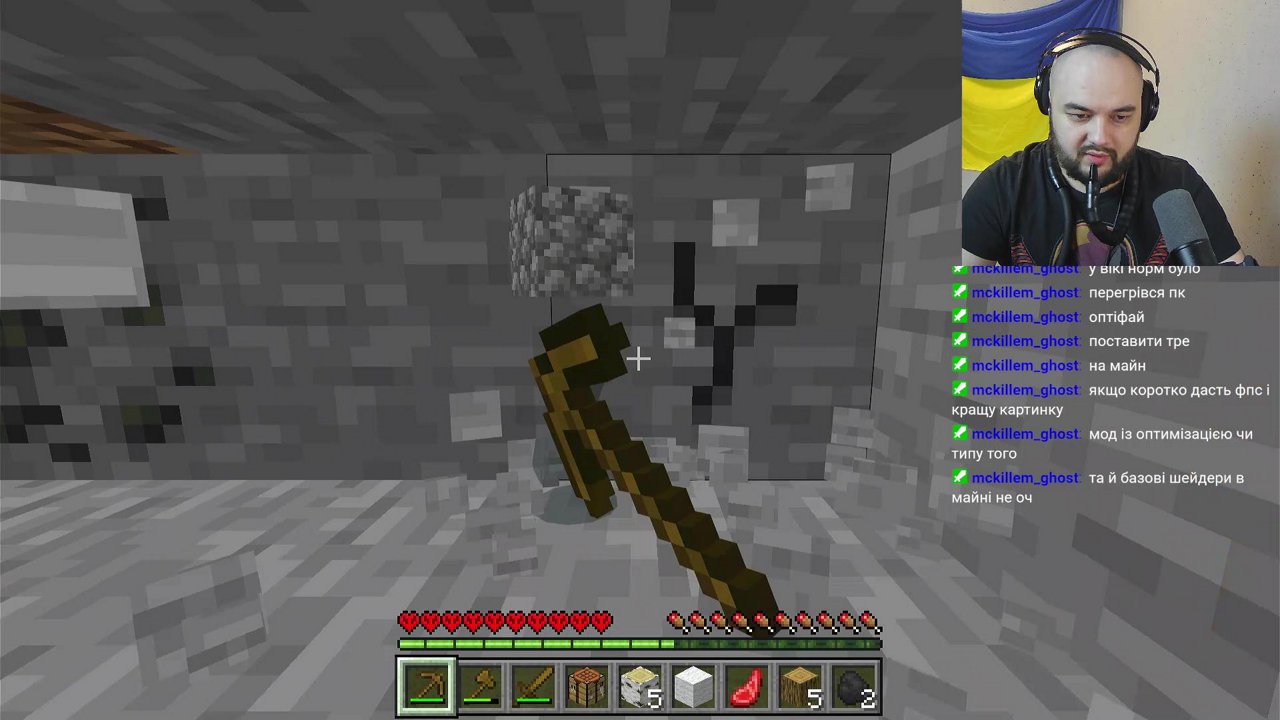Select the coal in the last hotbar slot
The width and height of the screenshot is (1280, 720).
point(854,685)
